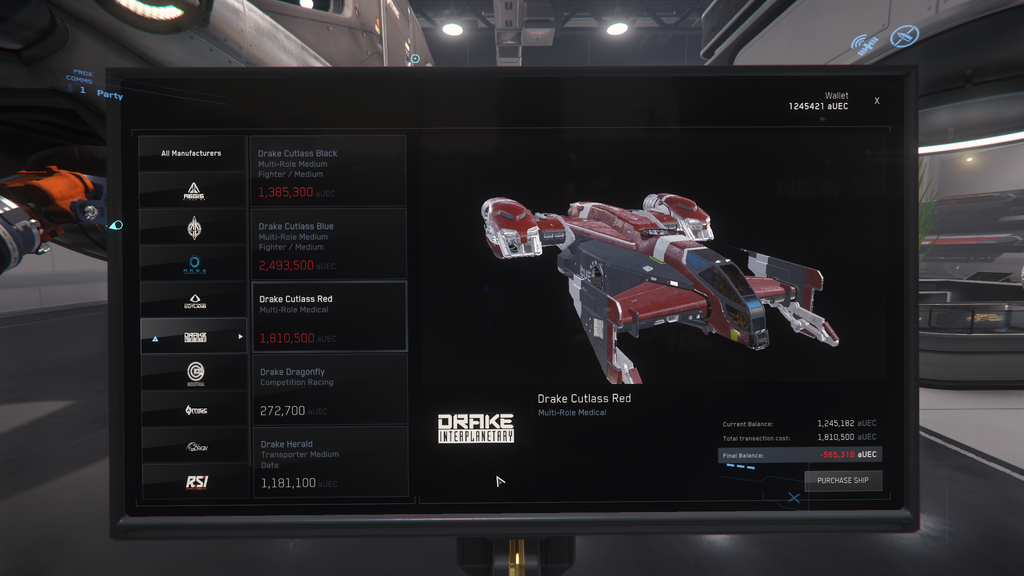The image size is (1024, 576).
Task: Select the Consolidated Outland manufacturer logo
Action: tap(194, 300)
